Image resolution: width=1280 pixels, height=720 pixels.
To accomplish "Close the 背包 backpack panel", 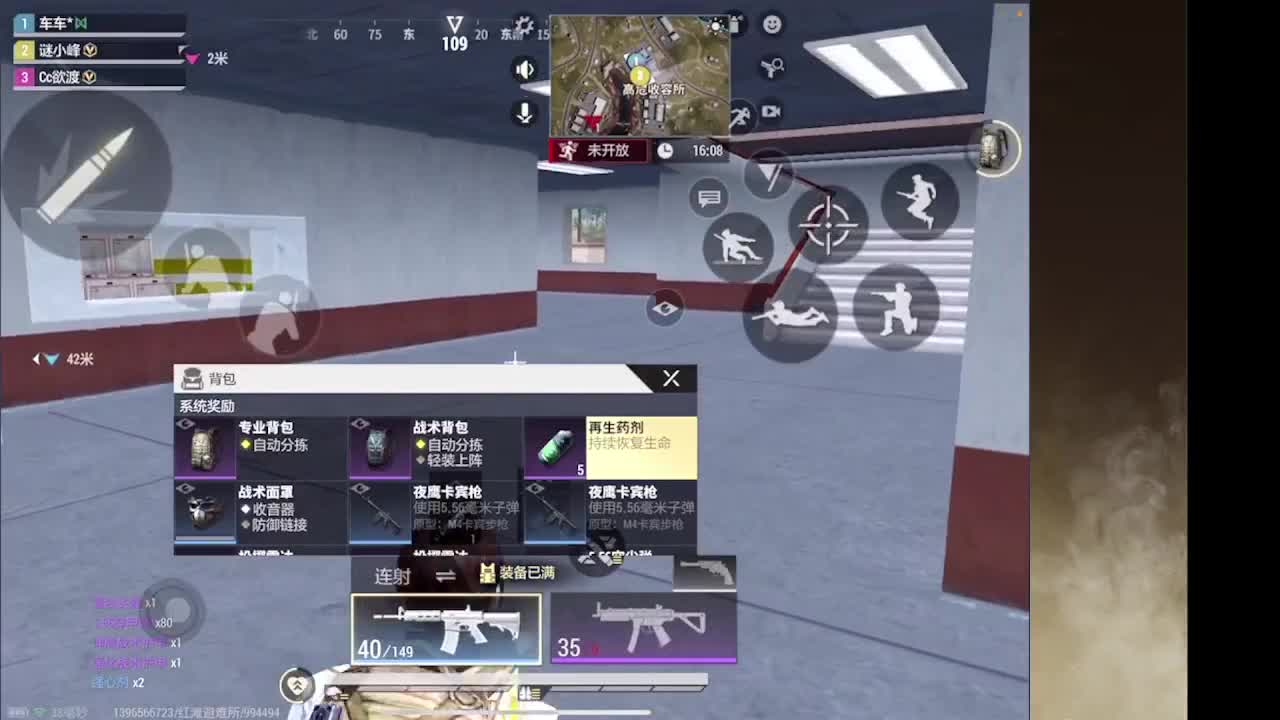I will tap(671, 379).
